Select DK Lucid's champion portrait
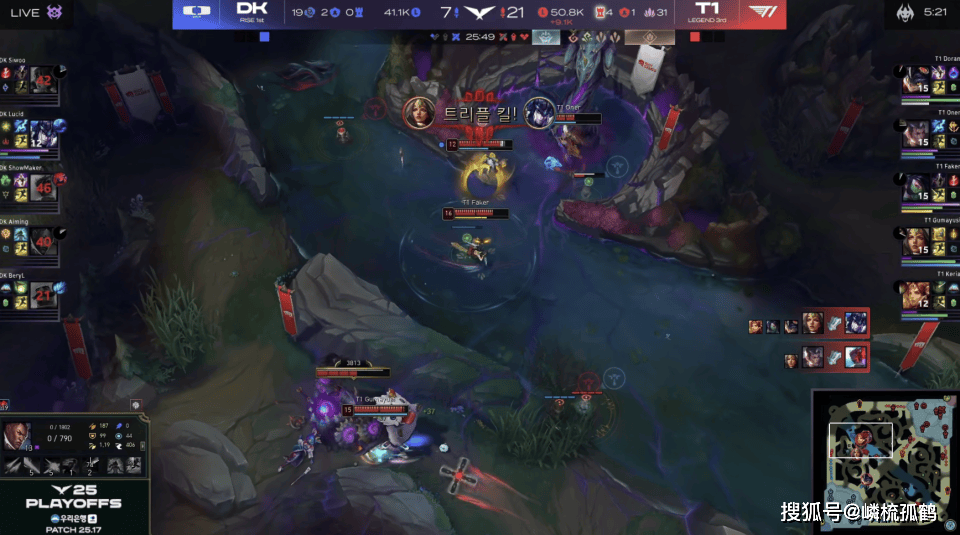This screenshot has width=960, height=535. click(x=42, y=134)
